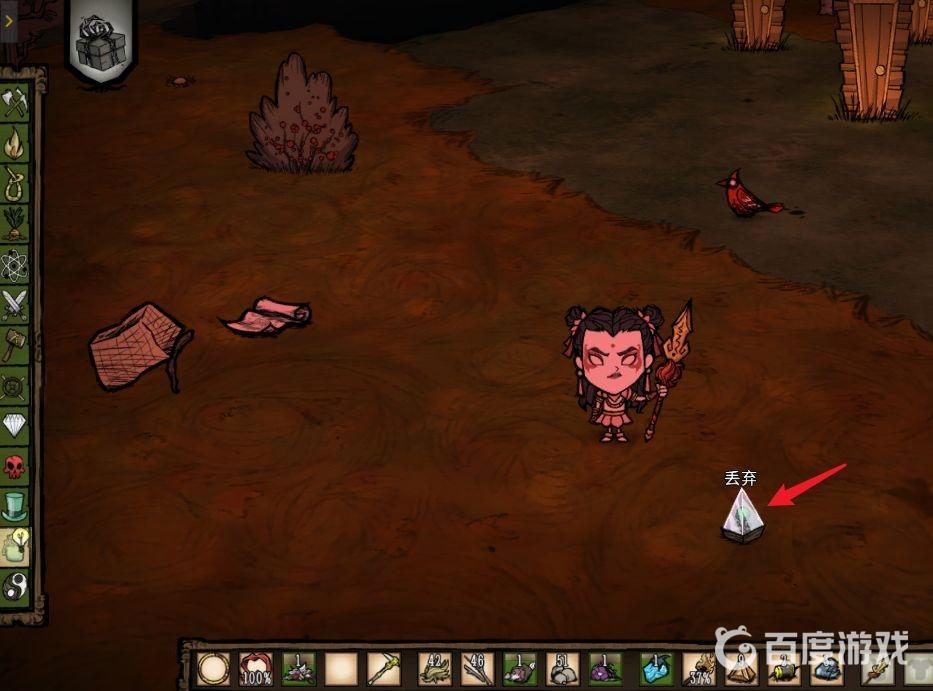Switch to the Fight crossed-swords tab
Screen dimensions: 933x691
pyautogui.click(x=14, y=305)
